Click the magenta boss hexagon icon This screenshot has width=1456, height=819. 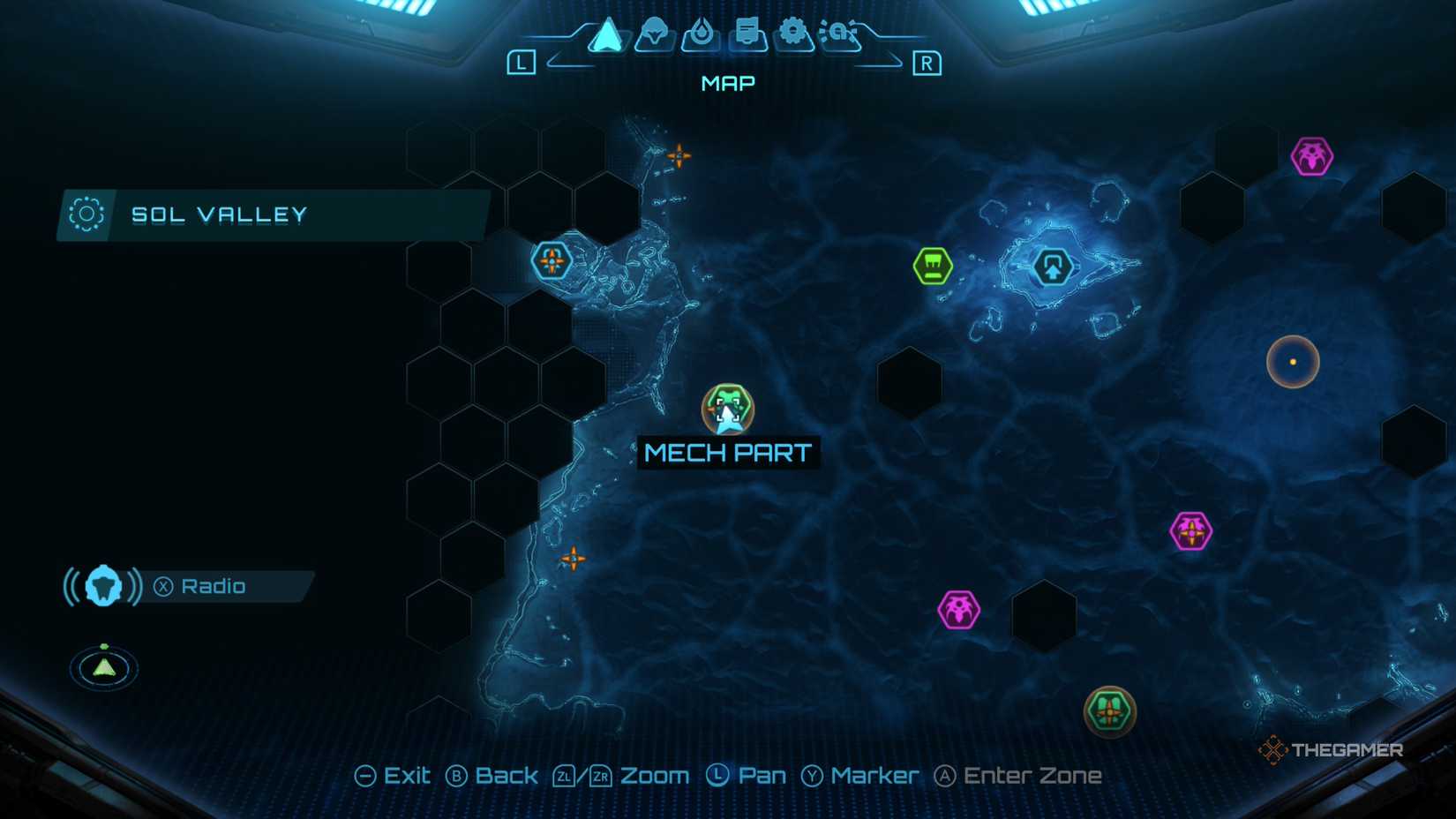pos(1191,530)
